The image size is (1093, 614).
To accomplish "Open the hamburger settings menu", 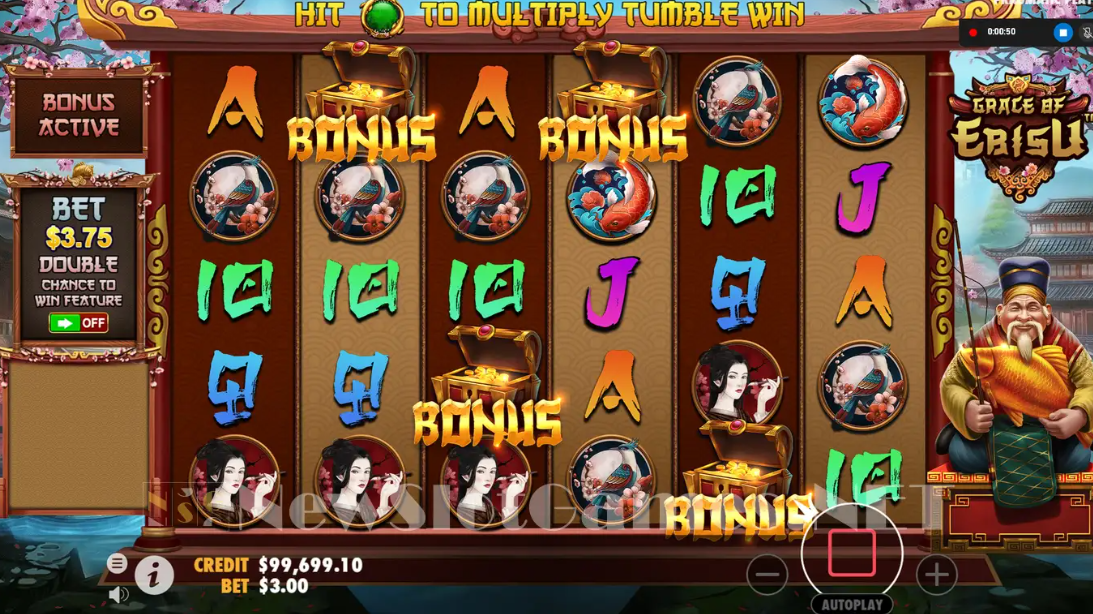I will click(x=117, y=563).
